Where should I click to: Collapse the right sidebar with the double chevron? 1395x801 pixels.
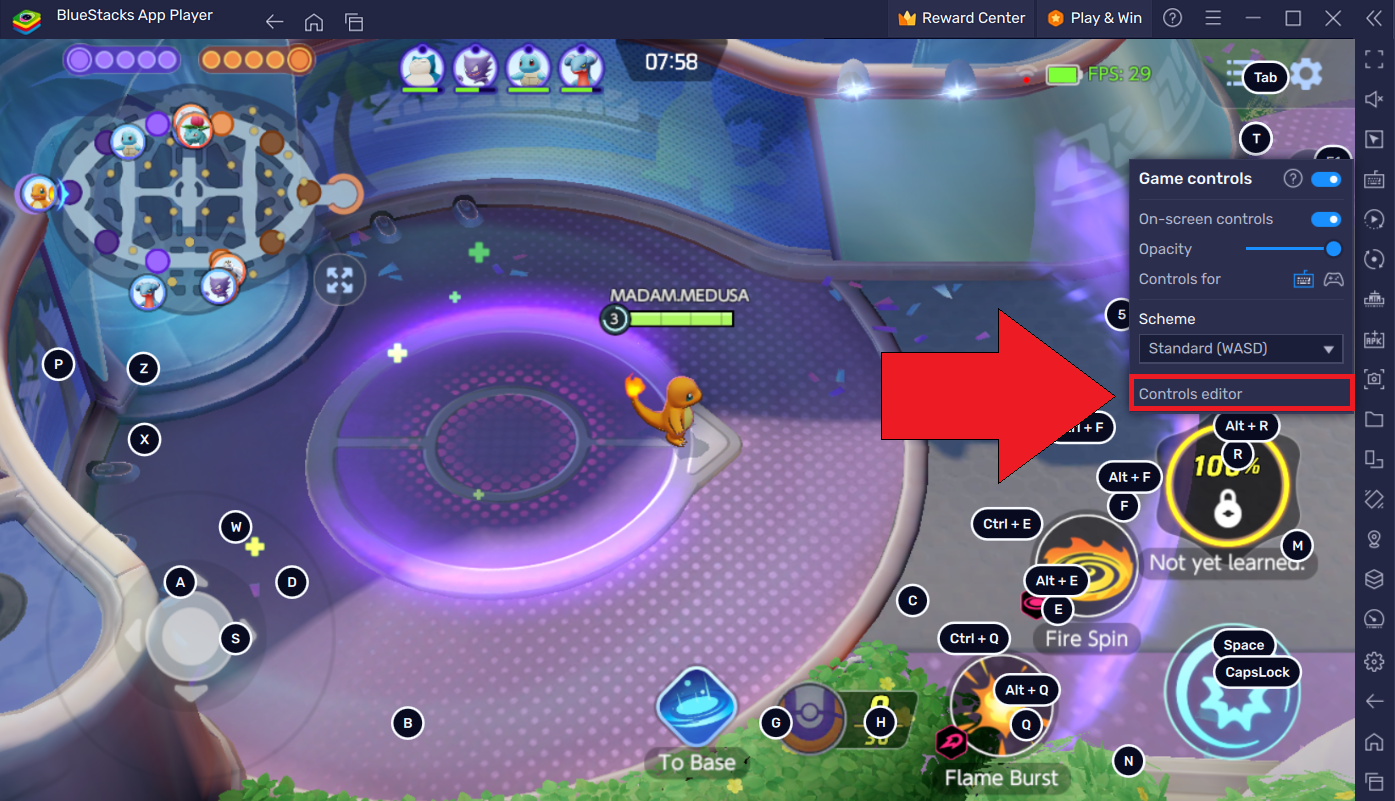[1374, 17]
